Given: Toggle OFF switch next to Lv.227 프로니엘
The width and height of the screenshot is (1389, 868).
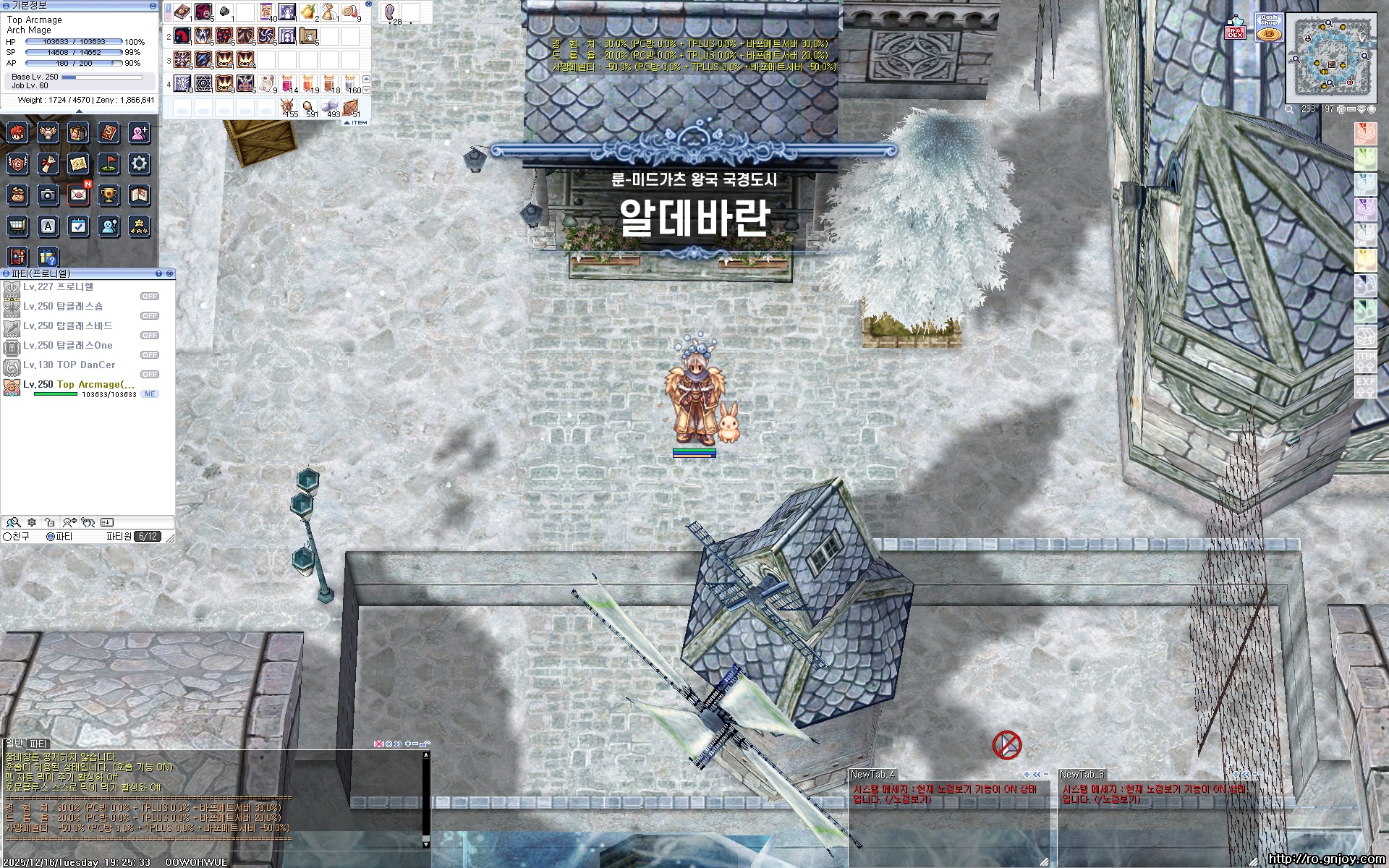Looking at the screenshot, I should click(150, 296).
